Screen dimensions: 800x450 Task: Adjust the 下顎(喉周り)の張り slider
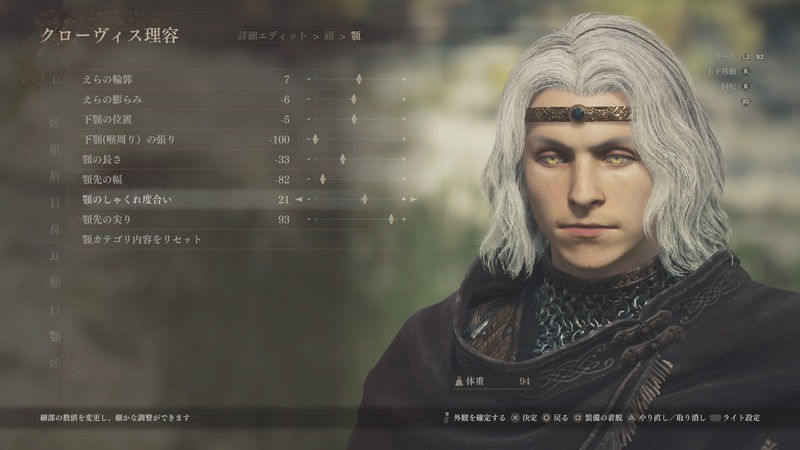tap(313, 139)
